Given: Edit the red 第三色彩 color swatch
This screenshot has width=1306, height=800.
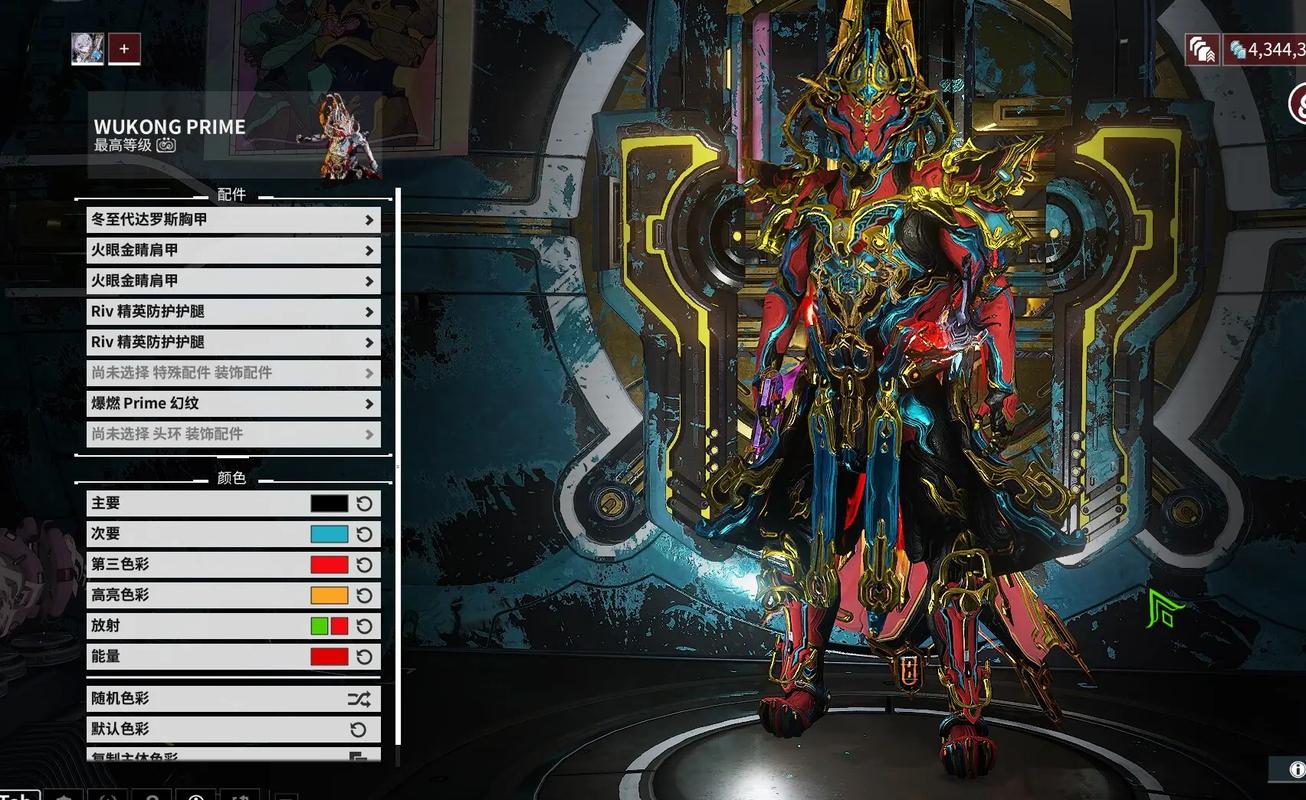Looking at the screenshot, I should tap(329, 565).
